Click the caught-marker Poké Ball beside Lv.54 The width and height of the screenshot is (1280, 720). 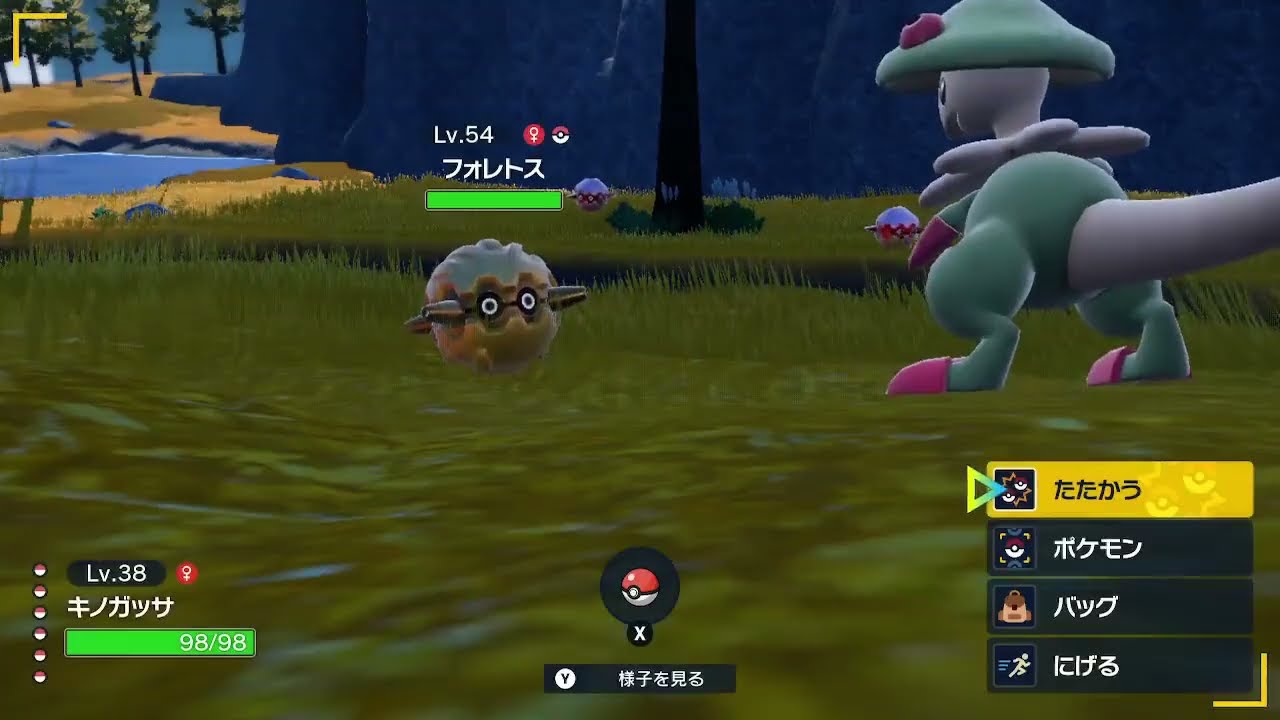pos(561,133)
